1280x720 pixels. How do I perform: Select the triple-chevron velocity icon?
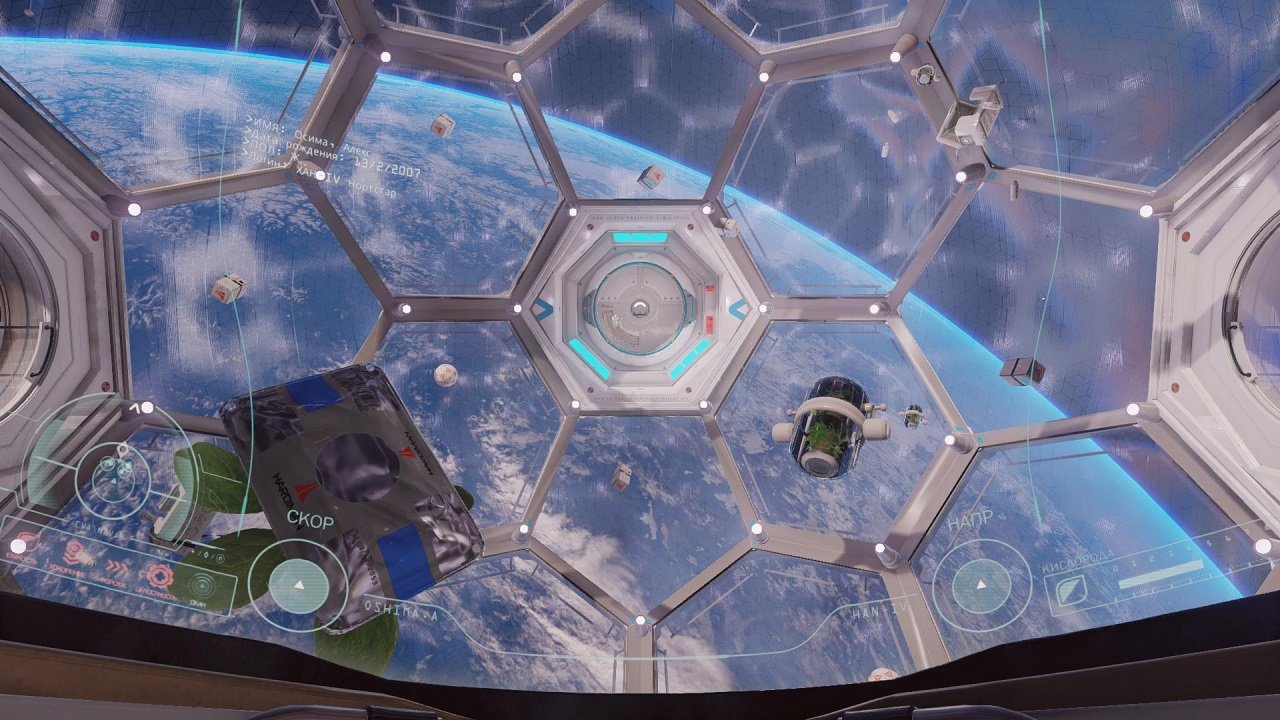(x=117, y=566)
